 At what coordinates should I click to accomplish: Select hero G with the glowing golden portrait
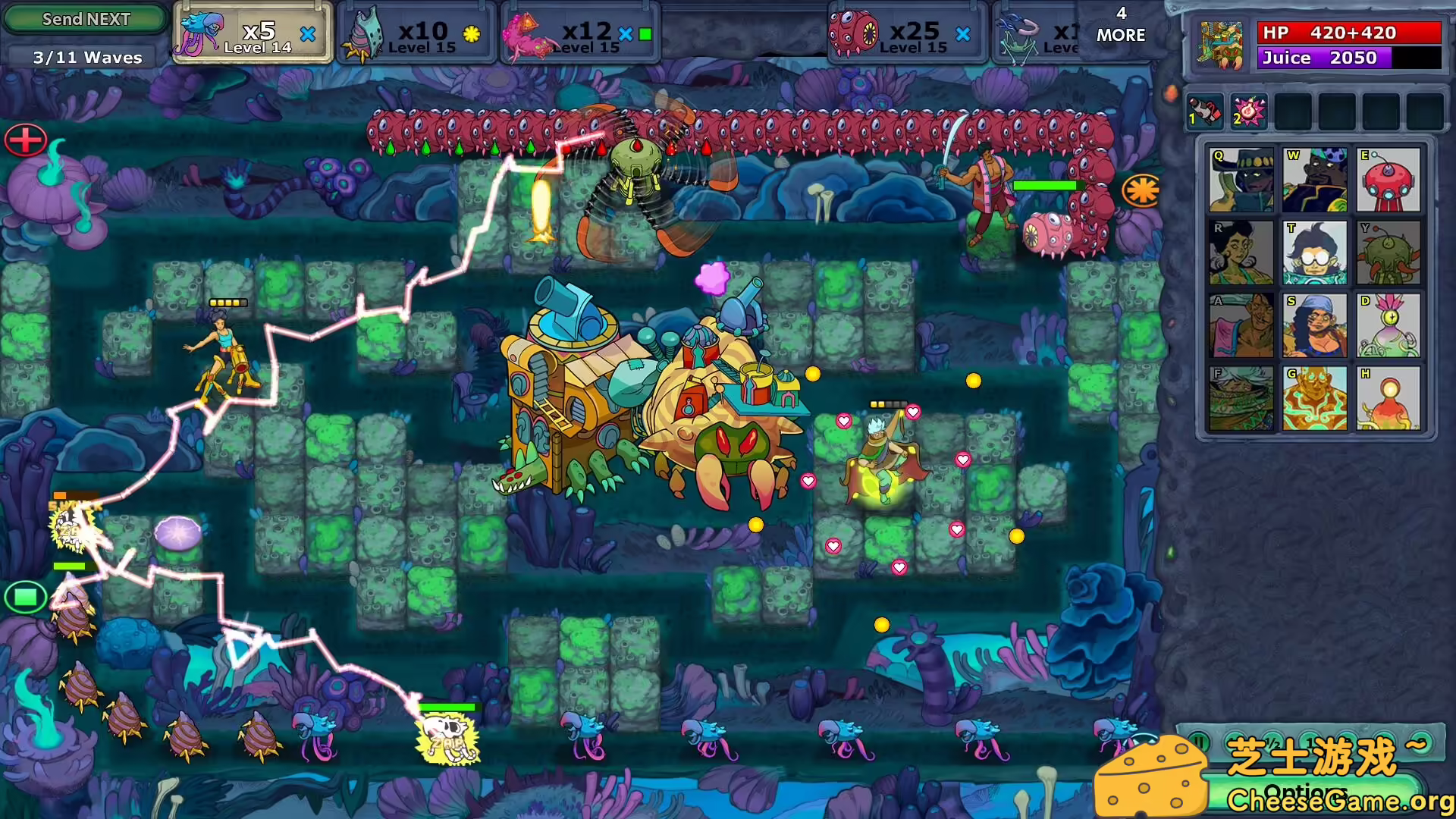(1315, 398)
